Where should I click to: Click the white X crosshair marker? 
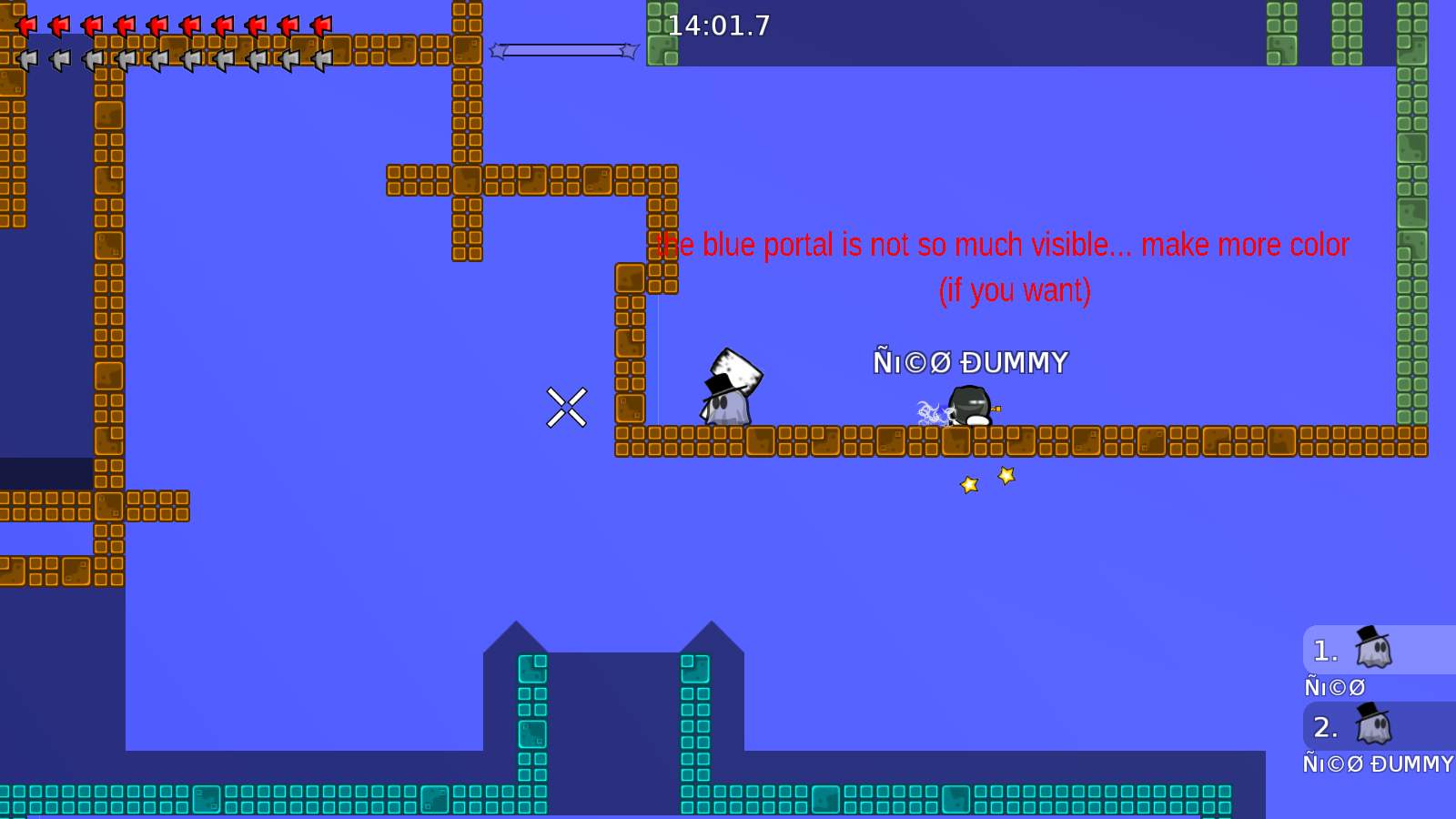568,407
